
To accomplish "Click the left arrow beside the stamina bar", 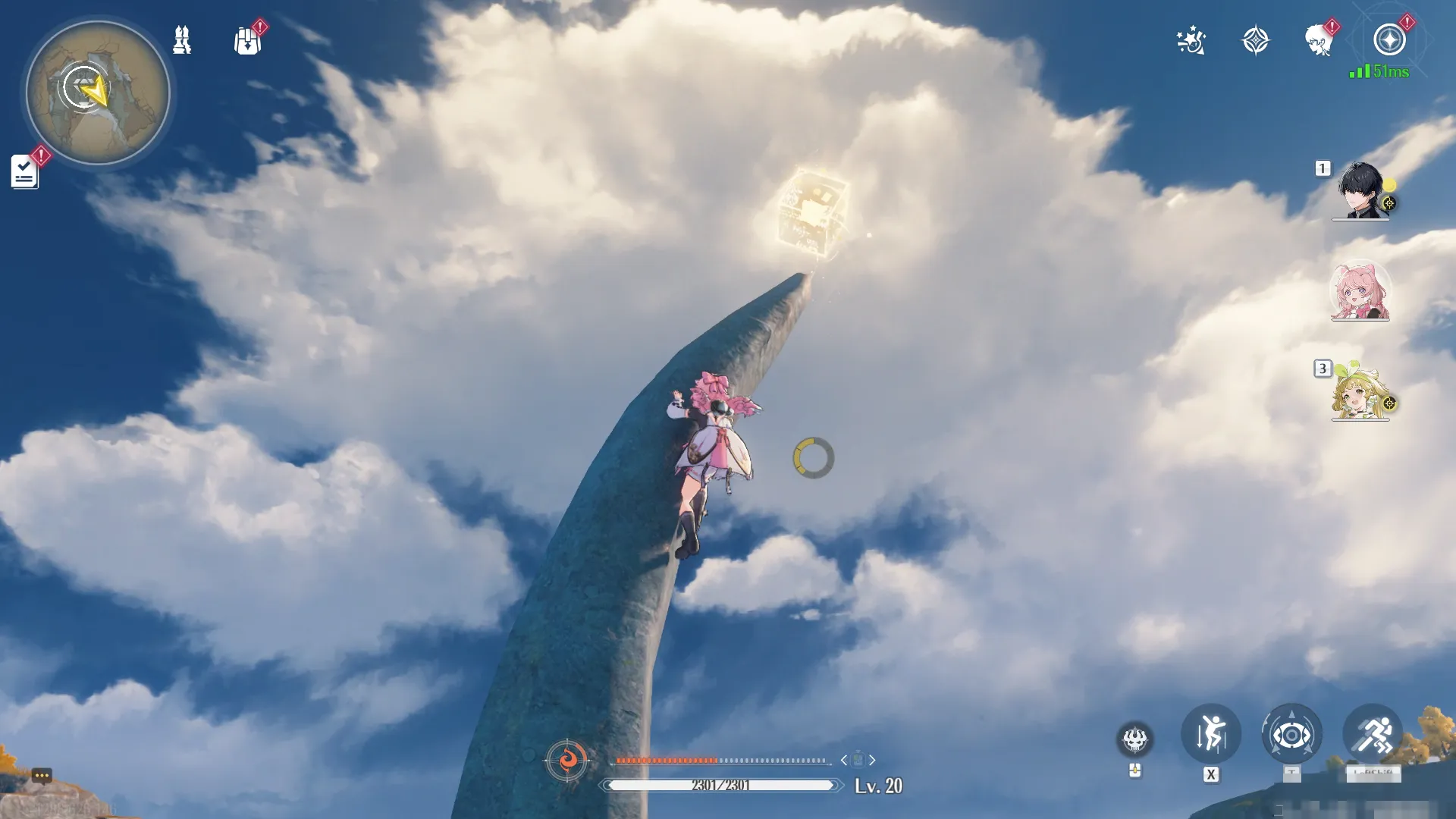I will click(x=844, y=760).
